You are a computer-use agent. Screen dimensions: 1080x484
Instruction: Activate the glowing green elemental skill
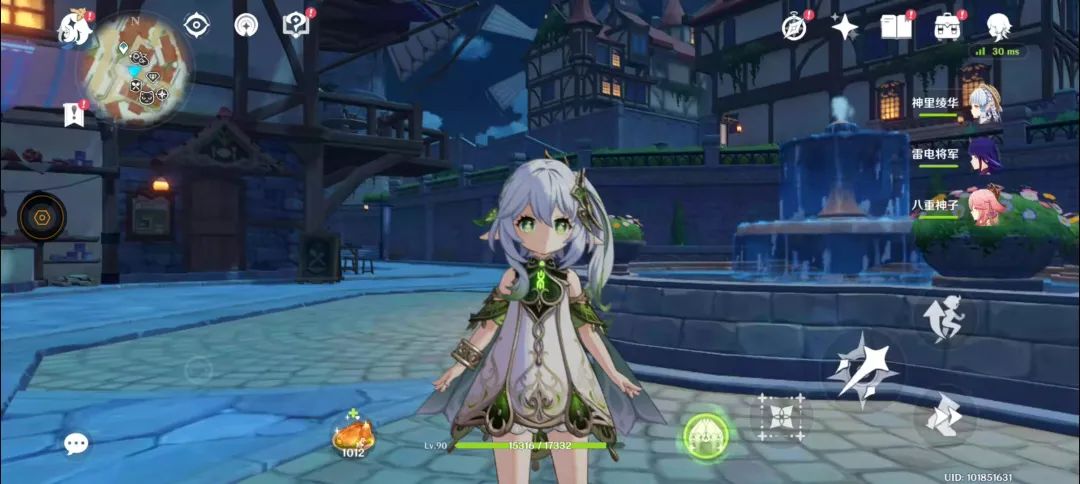pyautogui.click(x=705, y=434)
